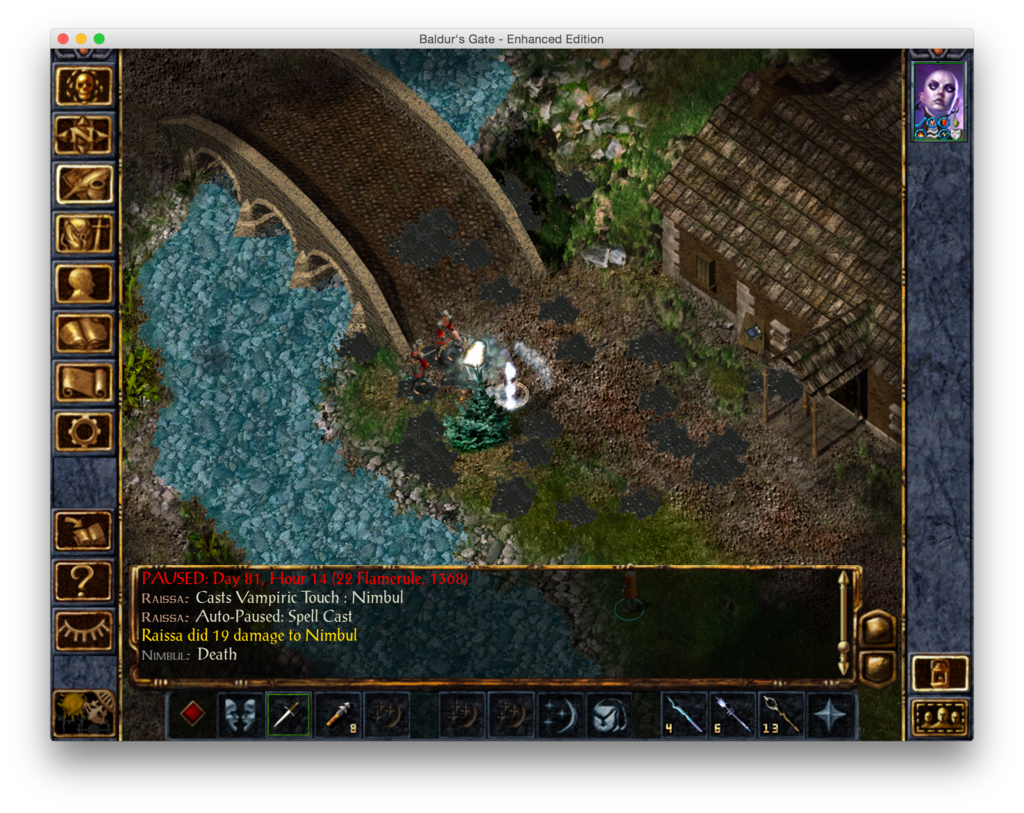Select all party members with the three-figures button
The image size is (1024, 813).
coord(939,717)
